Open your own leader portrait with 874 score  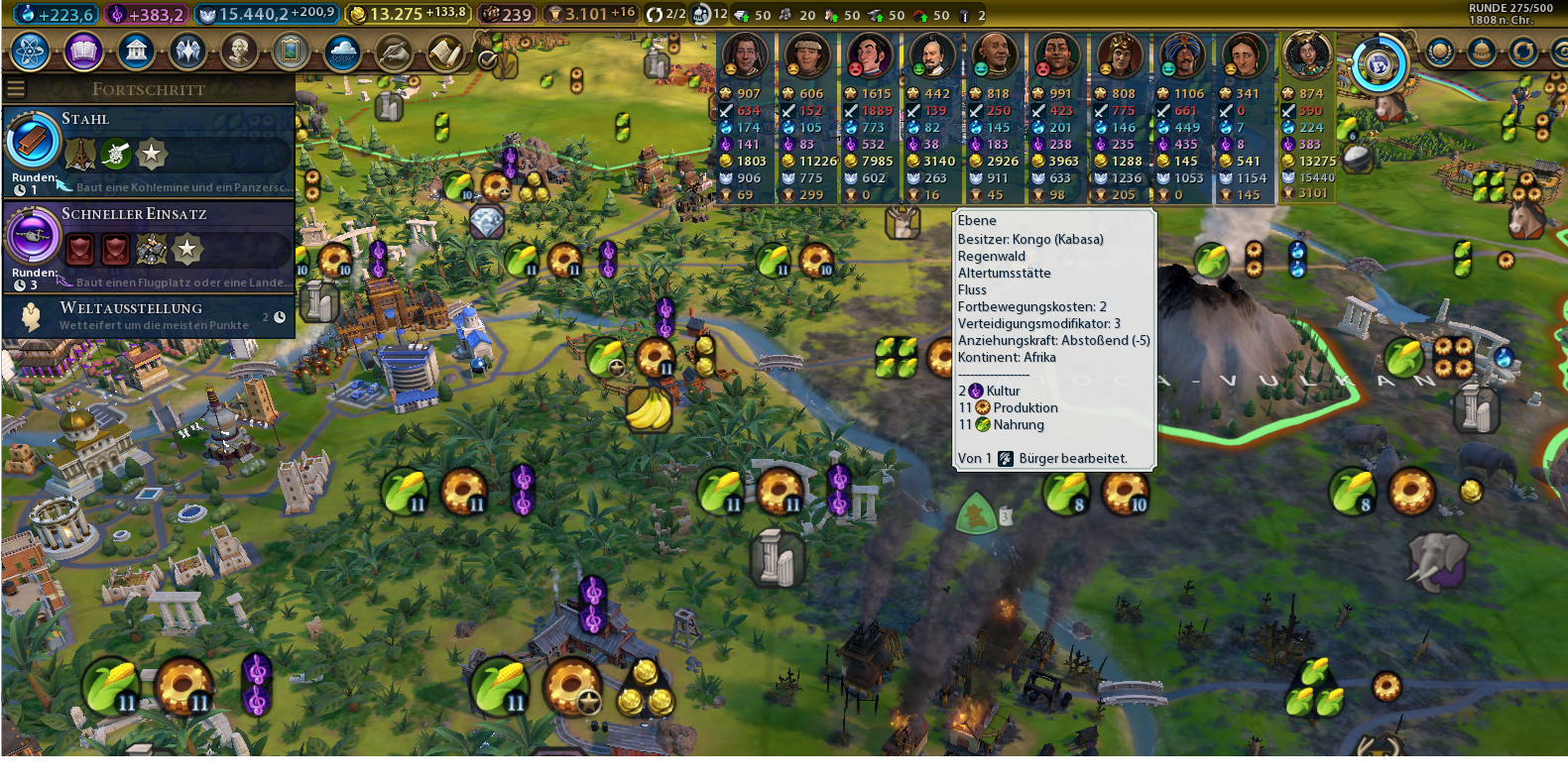[x=1307, y=56]
